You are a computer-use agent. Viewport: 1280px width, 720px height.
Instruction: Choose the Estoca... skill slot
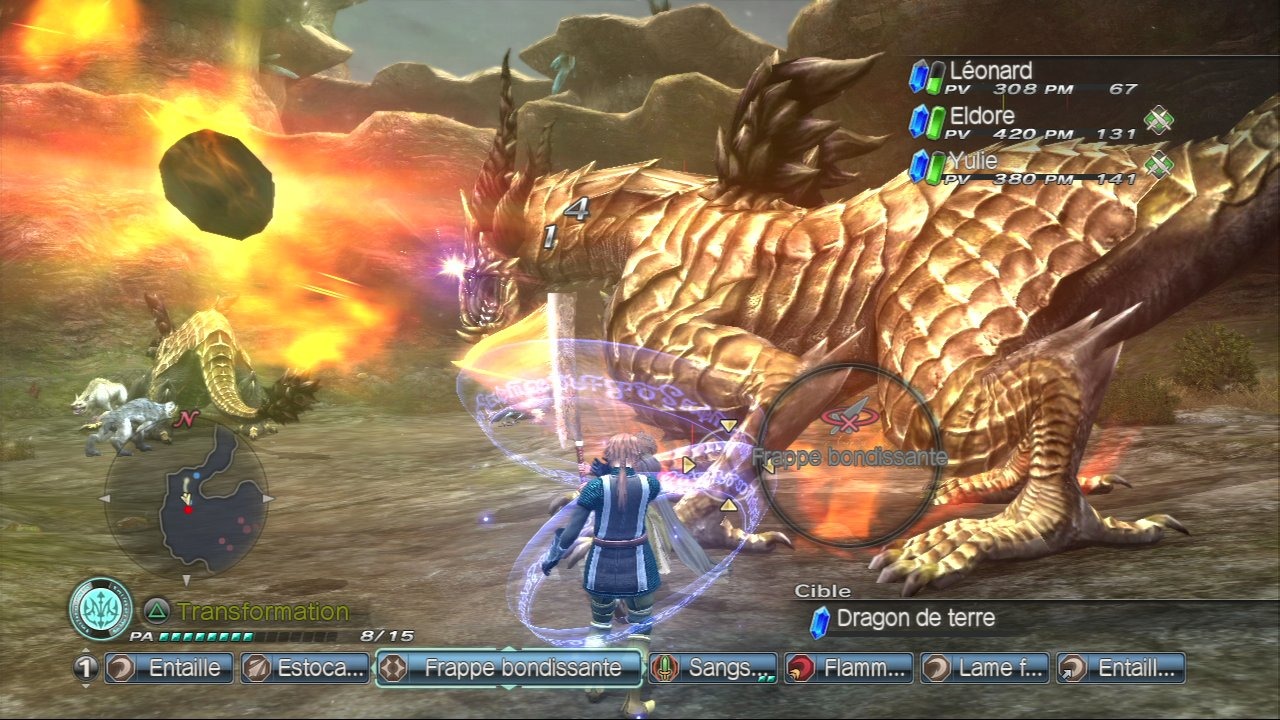(x=305, y=668)
